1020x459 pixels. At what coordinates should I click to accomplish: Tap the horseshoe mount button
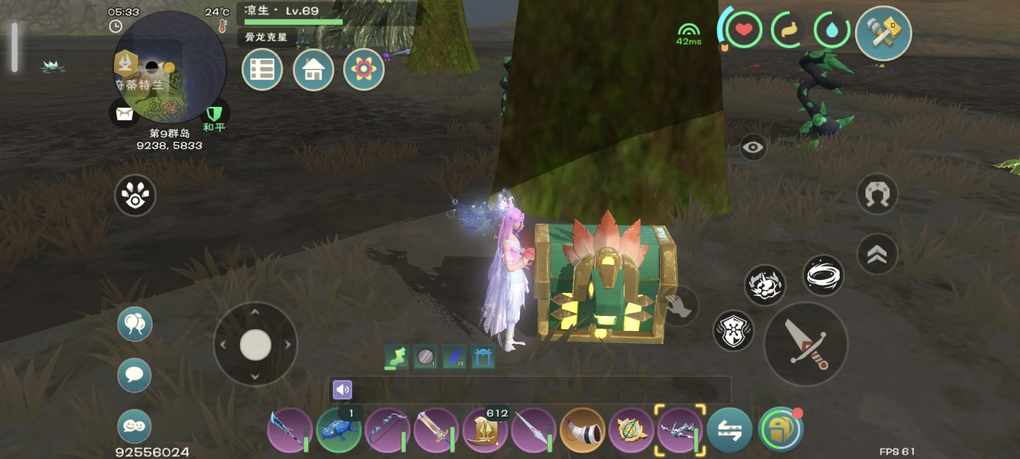tap(877, 195)
